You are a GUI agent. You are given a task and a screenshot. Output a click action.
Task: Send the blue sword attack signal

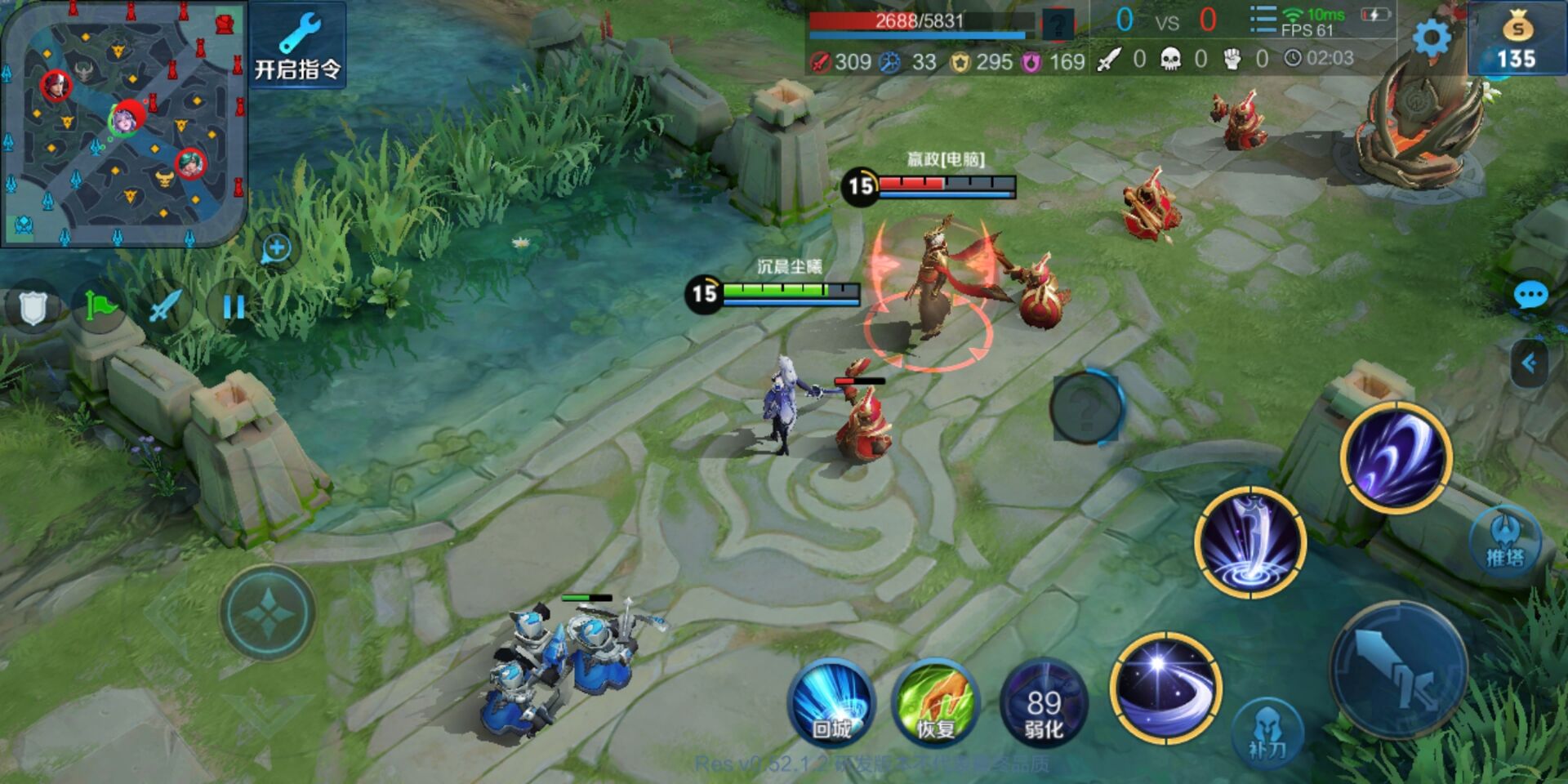coord(166,307)
